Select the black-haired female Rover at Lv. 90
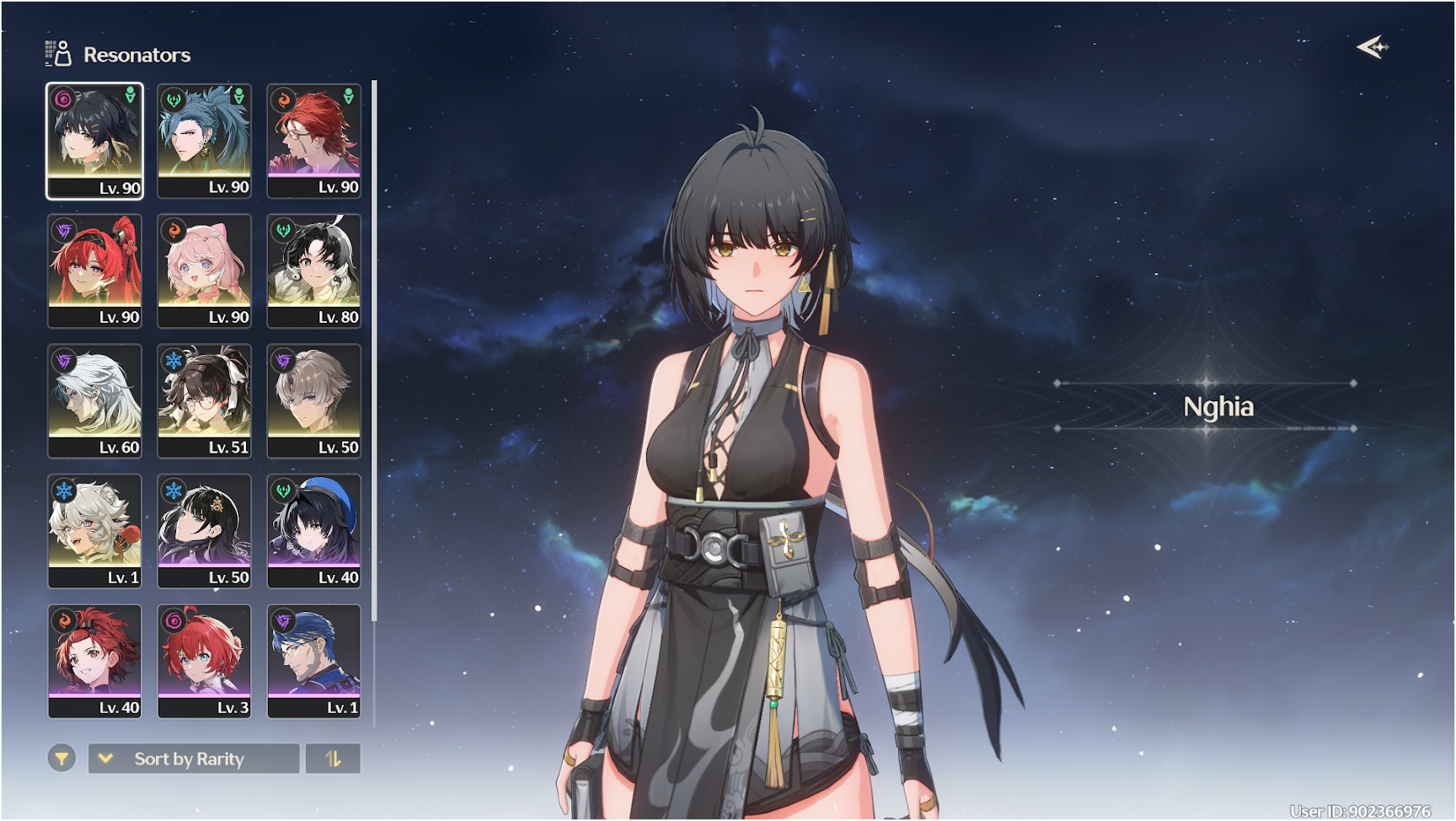The image size is (1456, 821). (x=94, y=140)
